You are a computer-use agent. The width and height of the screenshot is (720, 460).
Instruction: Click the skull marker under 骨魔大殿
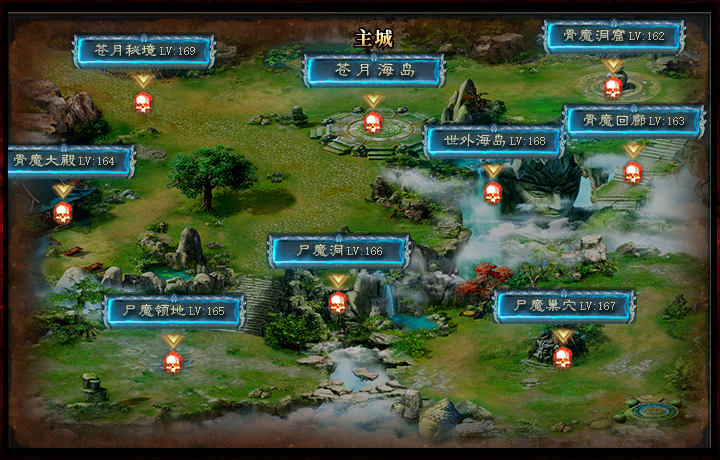(x=63, y=212)
